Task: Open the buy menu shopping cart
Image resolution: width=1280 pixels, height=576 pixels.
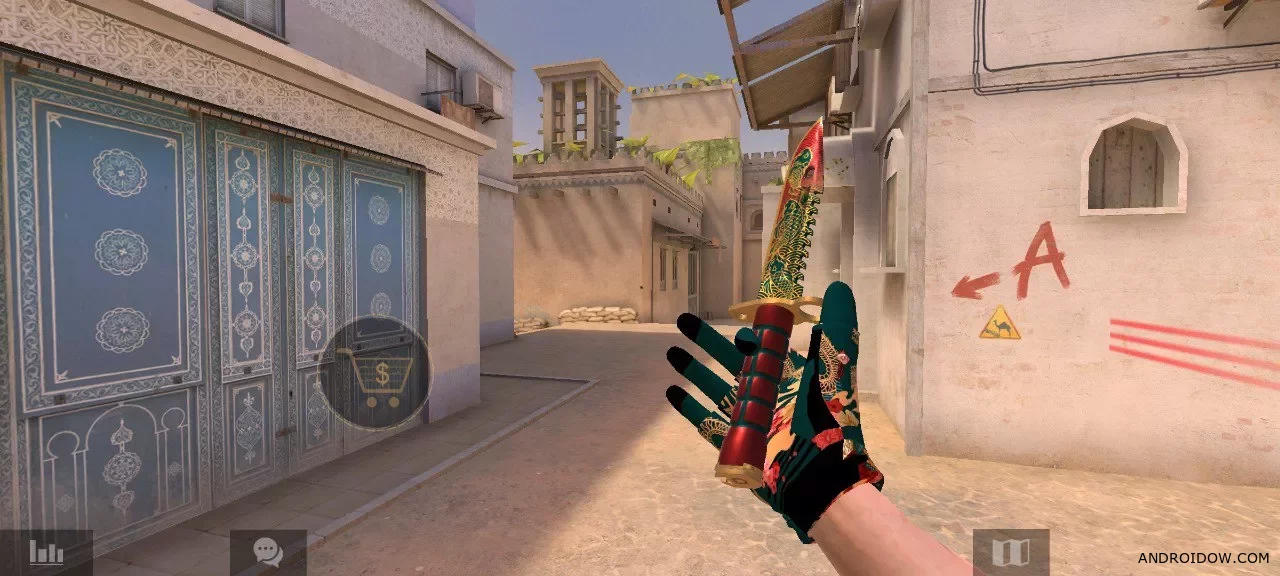Action: coord(375,376)
